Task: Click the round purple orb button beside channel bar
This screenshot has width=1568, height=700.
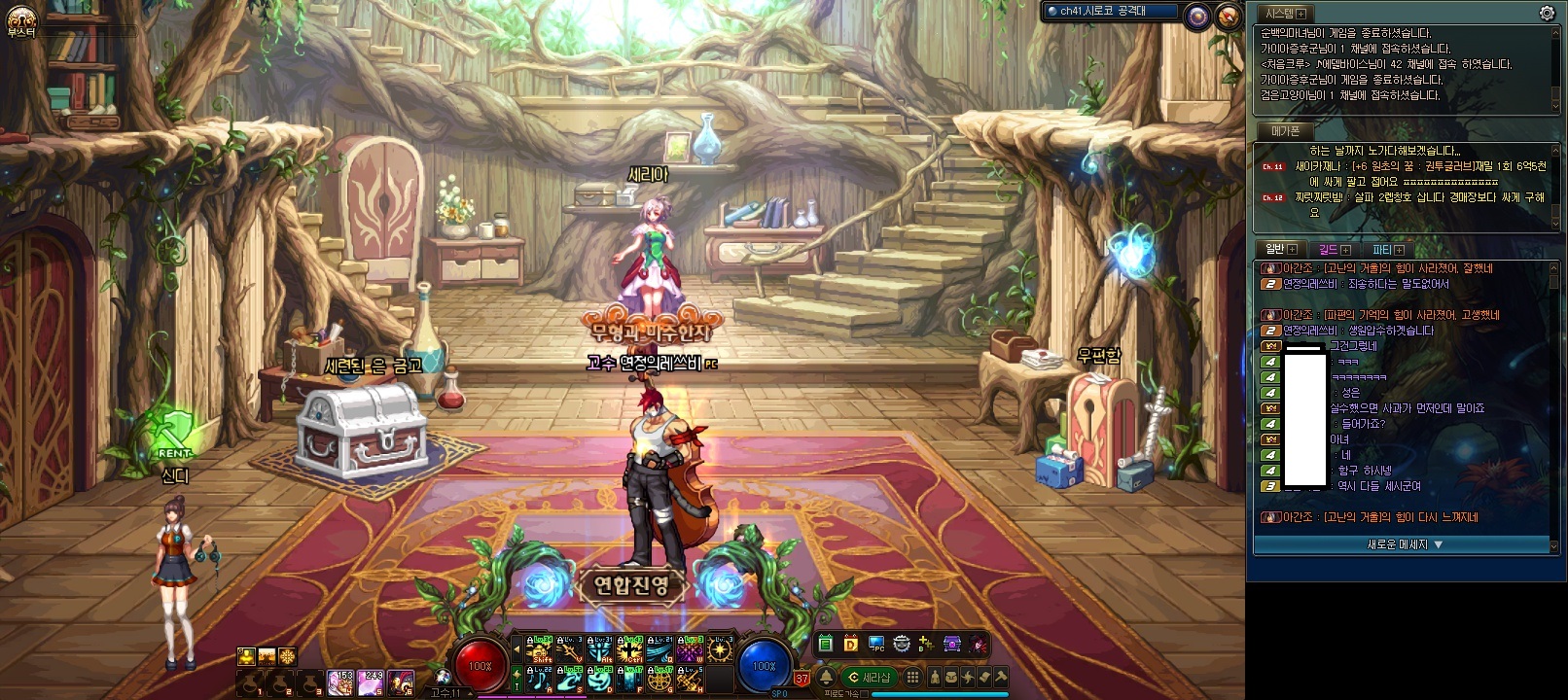Action: click(x=1197, y=15)
